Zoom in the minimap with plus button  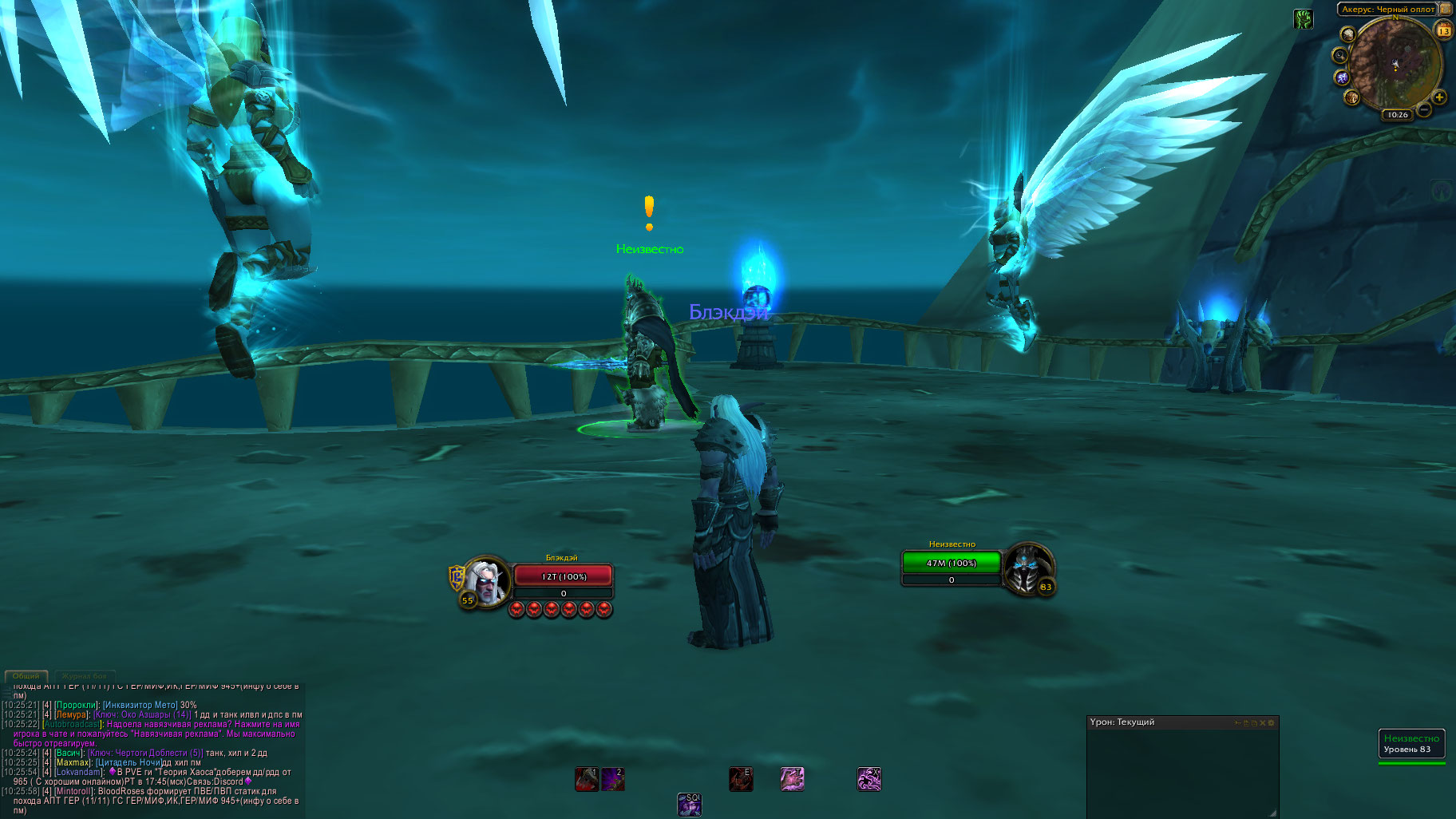1439,97
